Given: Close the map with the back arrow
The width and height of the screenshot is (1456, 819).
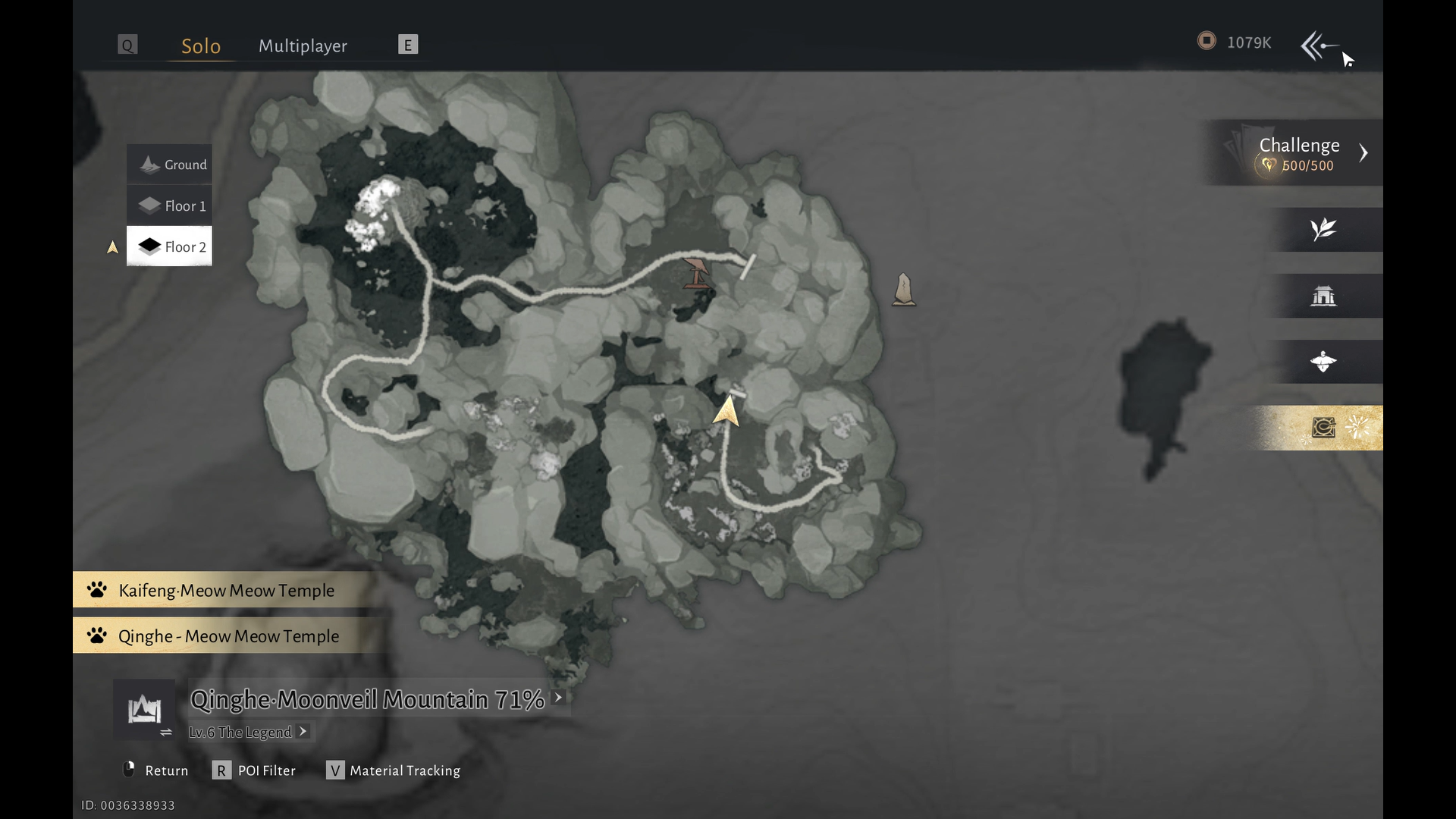Looking at the screenshot, I should point(1319,45).
